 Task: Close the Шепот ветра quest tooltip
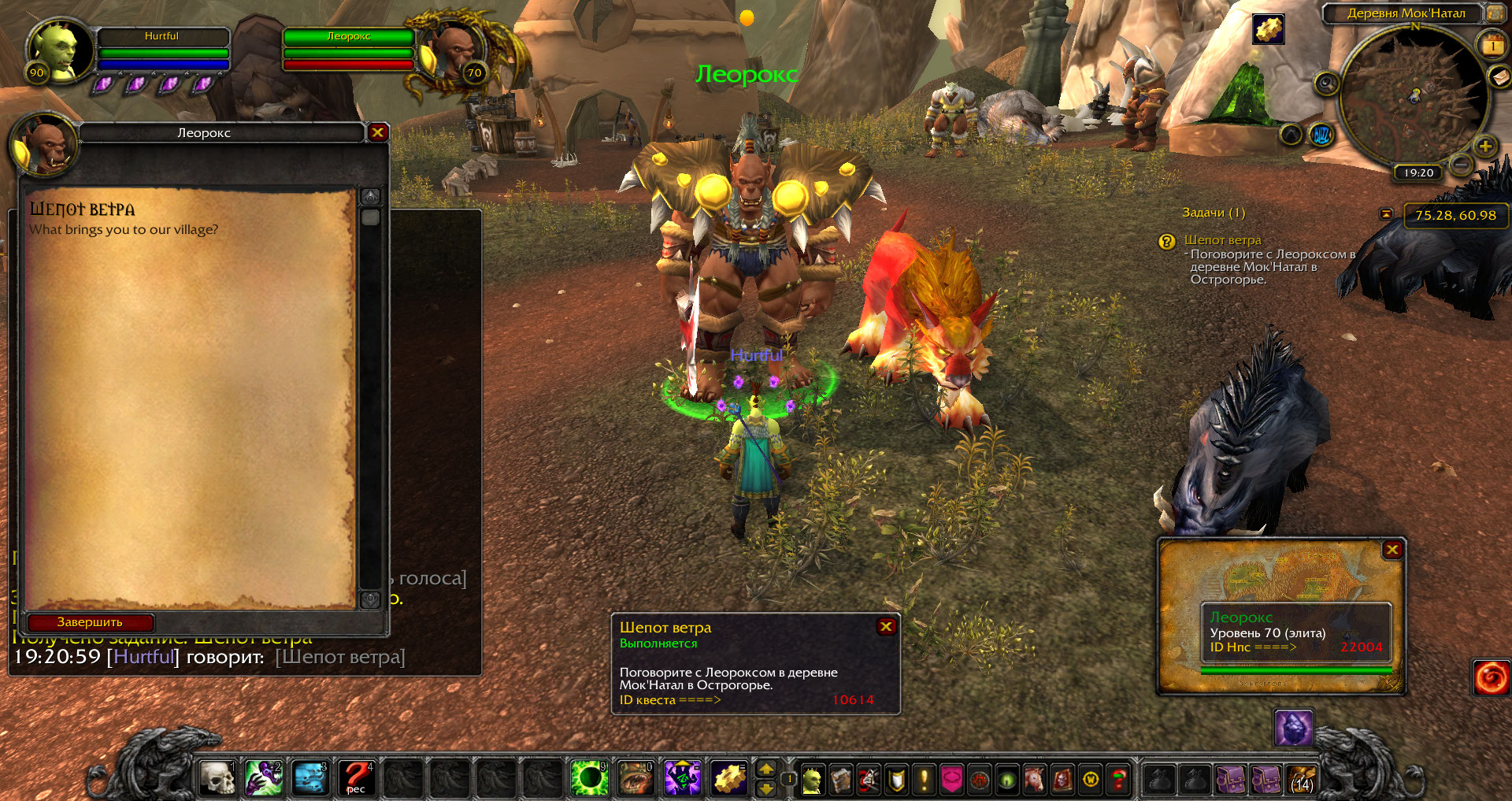(886, 626)
